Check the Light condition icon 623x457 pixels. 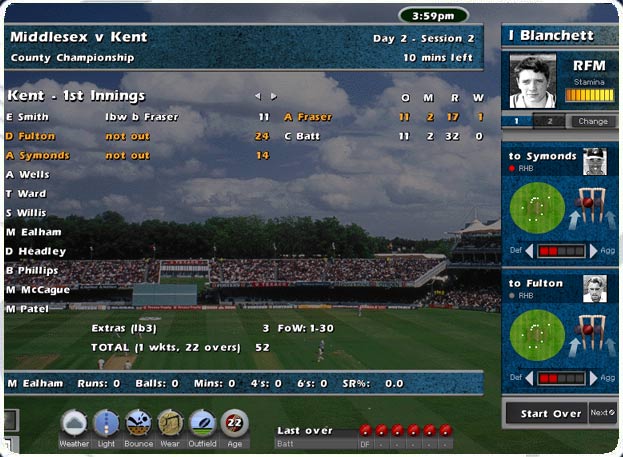(x=106, y=424)
